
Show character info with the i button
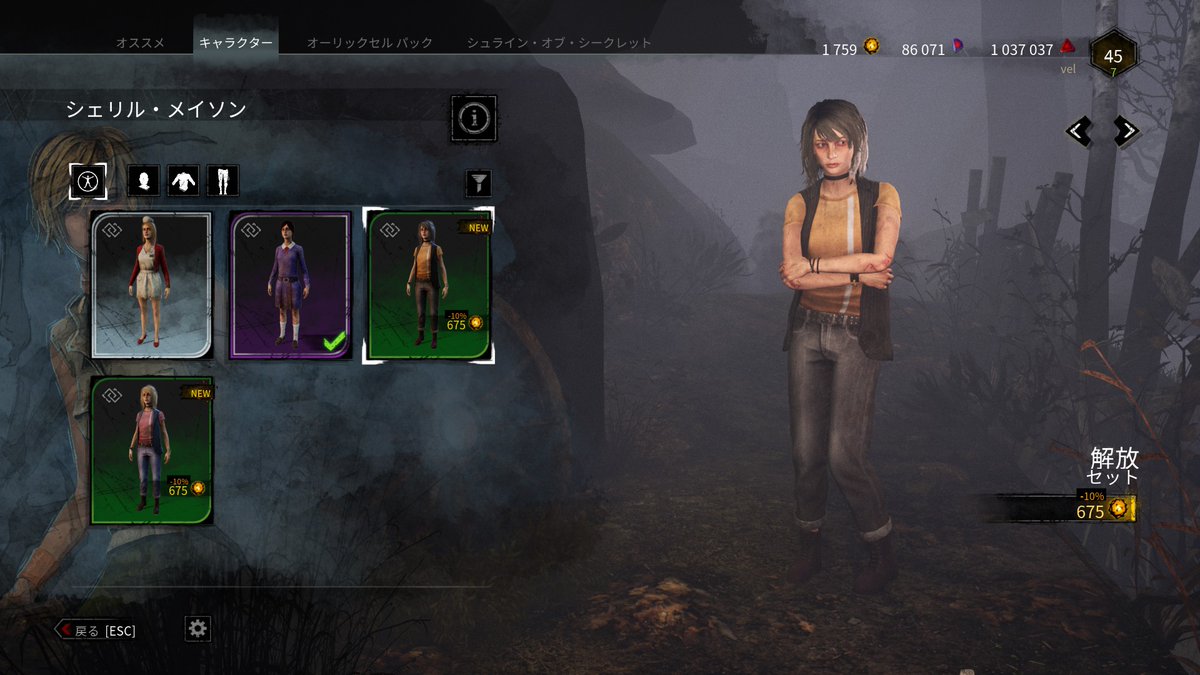click(x=473, y=119)
